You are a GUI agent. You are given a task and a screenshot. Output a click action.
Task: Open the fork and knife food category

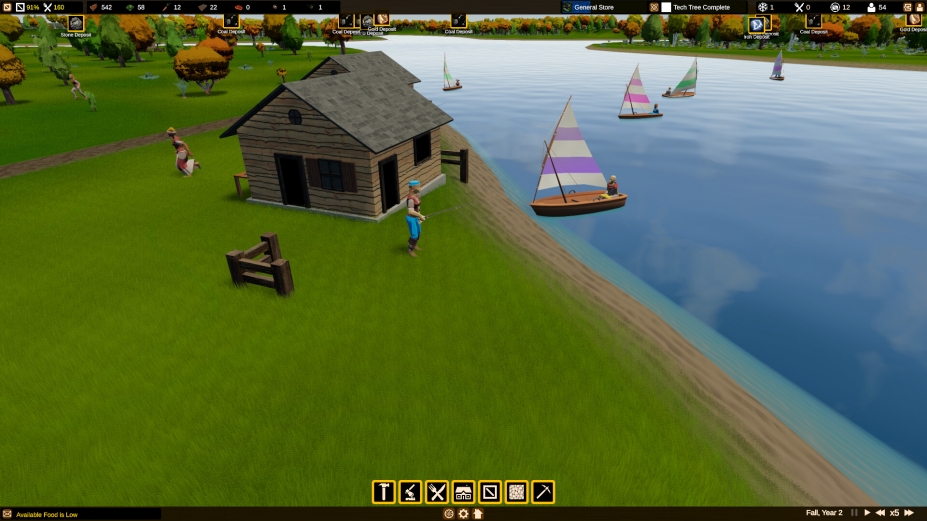(x=437, y=492)
